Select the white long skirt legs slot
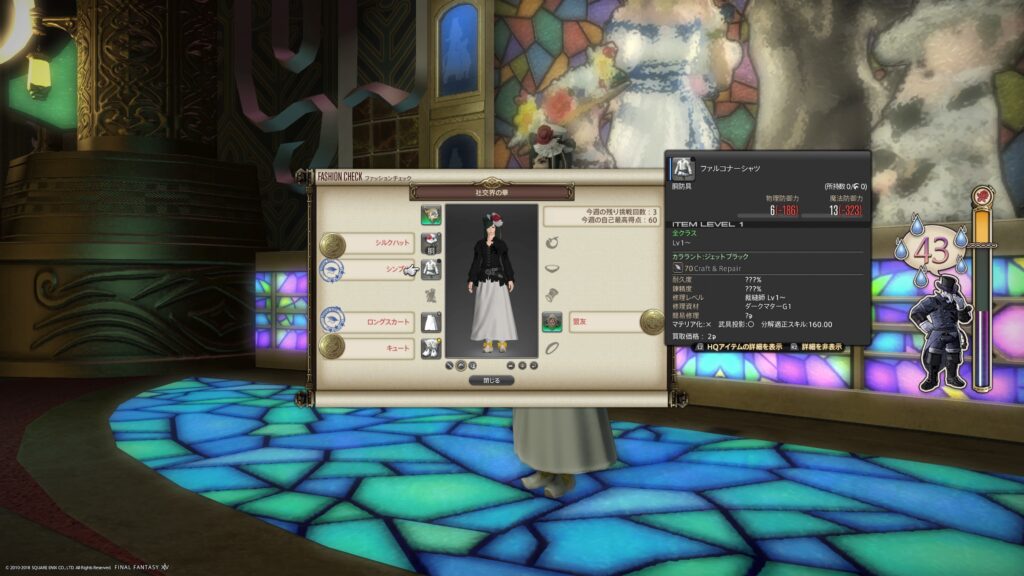The width and height of the screenshot is (1024, 576). pyautogui.click(x=431, y=321)
